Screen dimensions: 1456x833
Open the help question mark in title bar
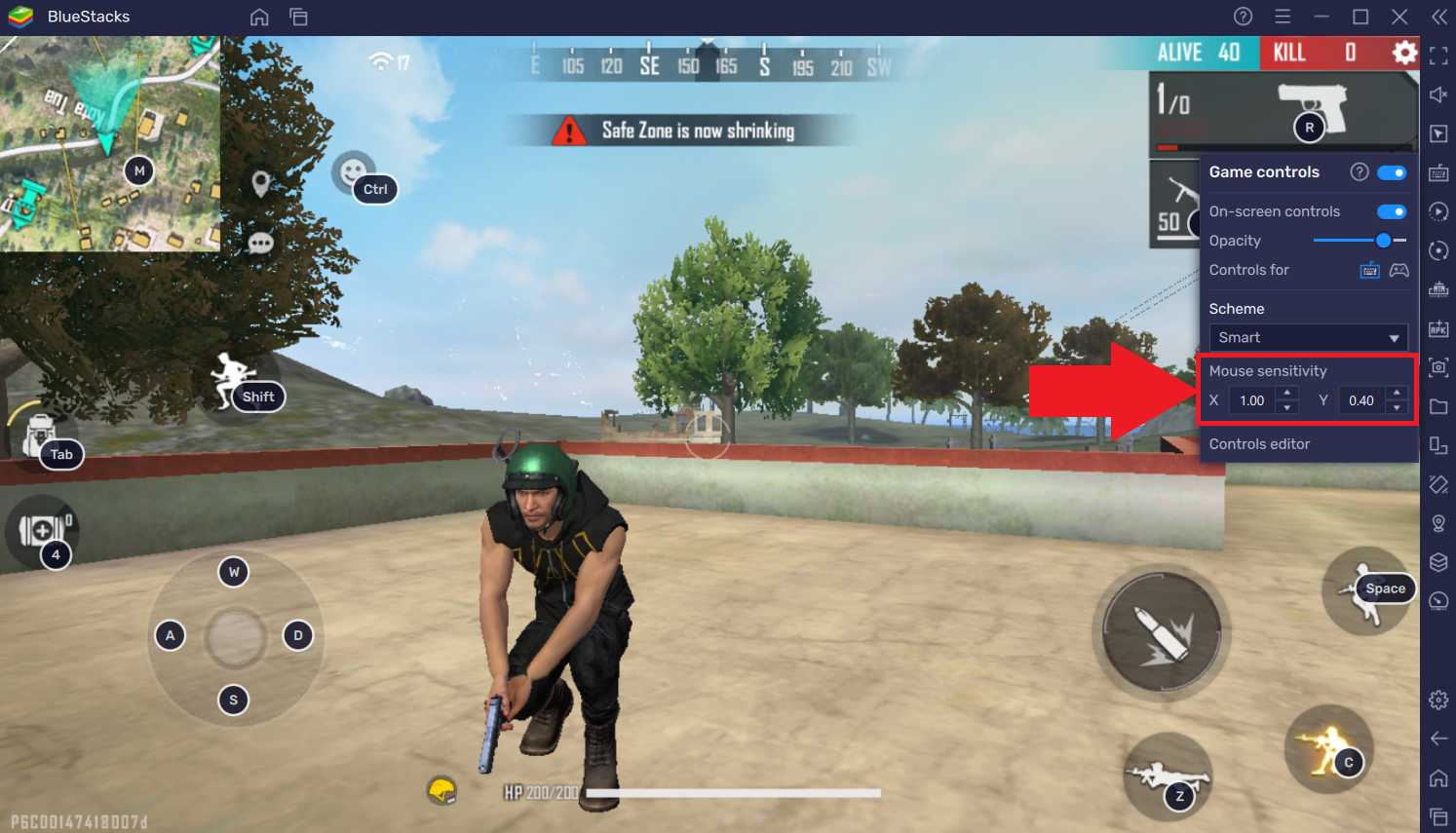tap(1242, 17)
